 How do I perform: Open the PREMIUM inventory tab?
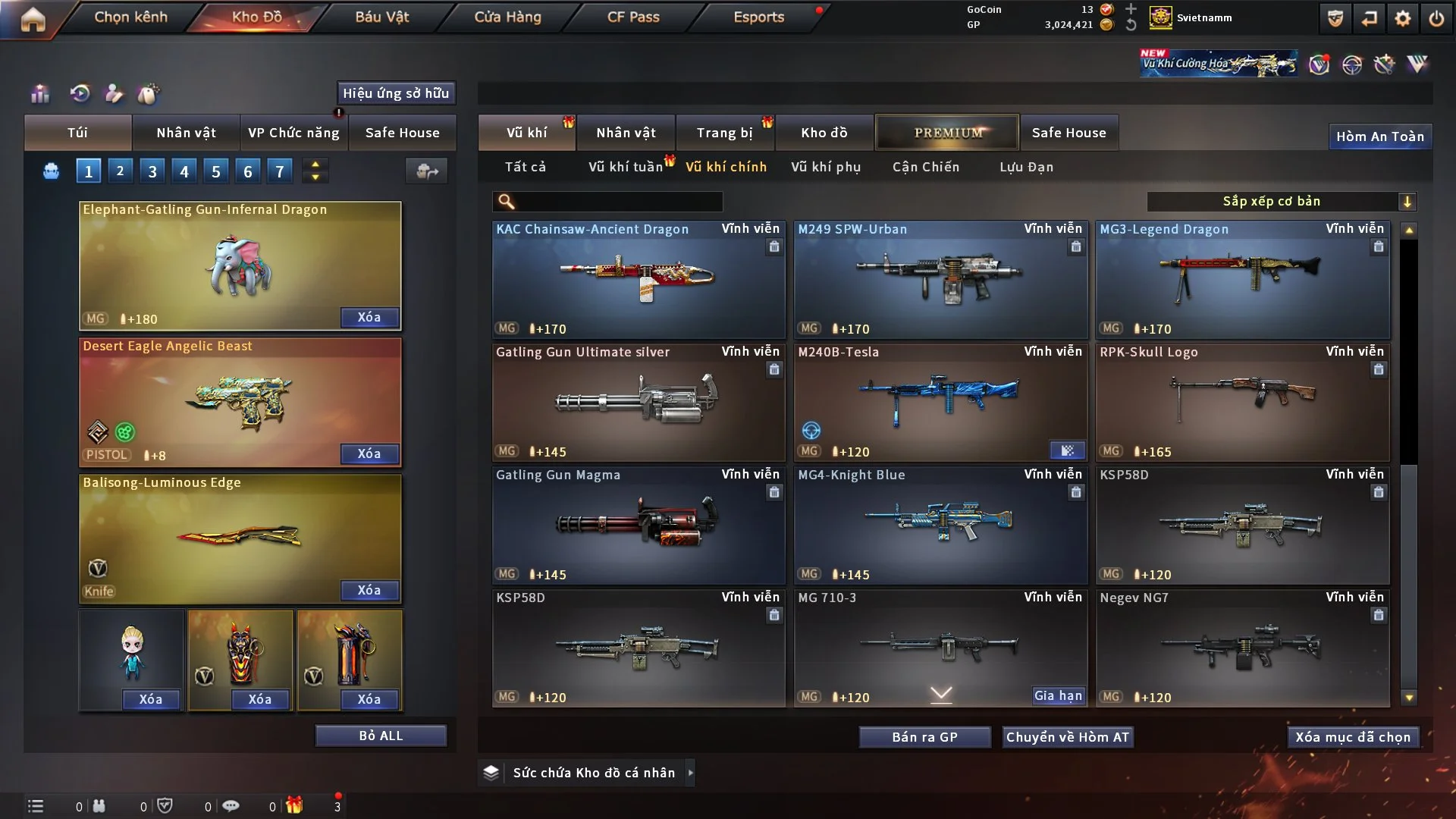click(x=947, y=133)
